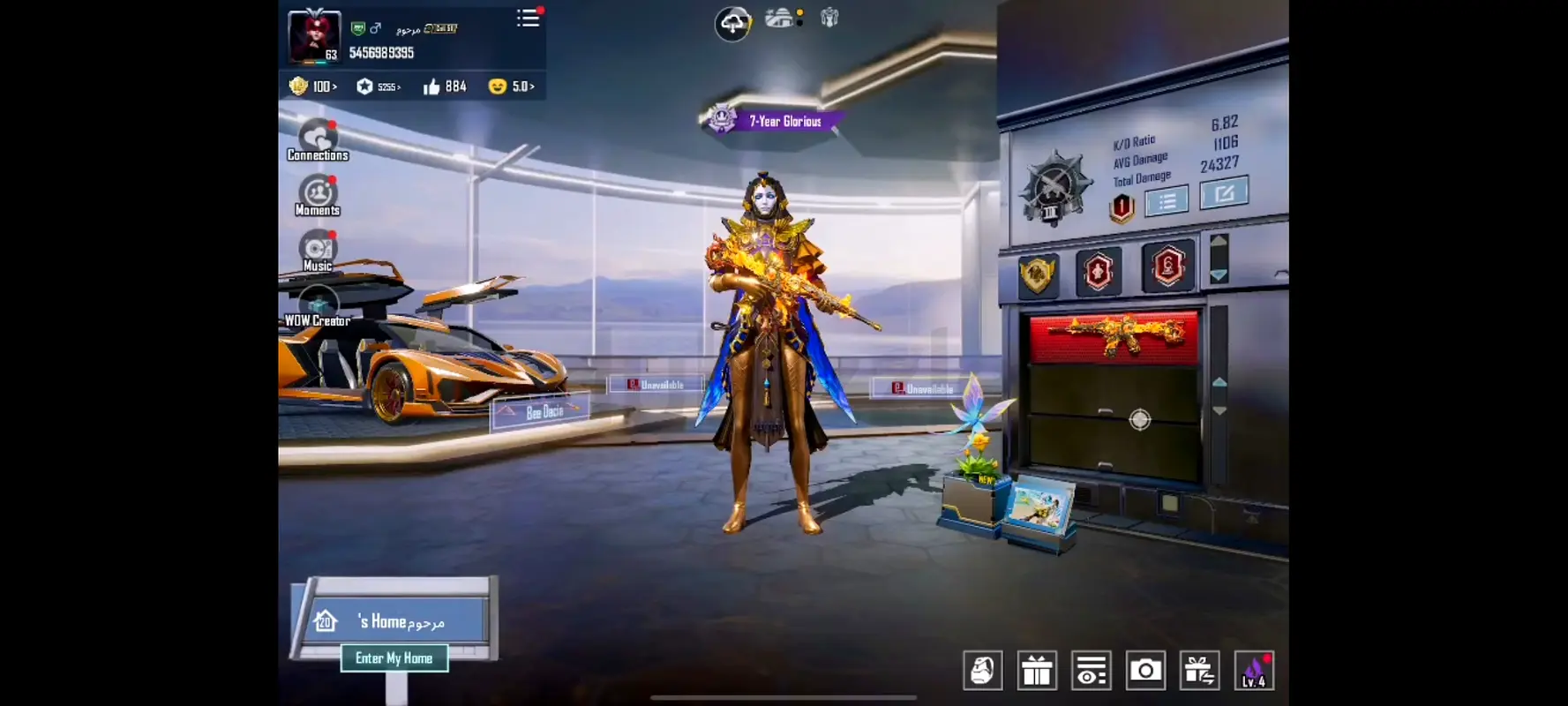This screenshot has width=1568, height=706.
Task: Open the profile list menu icon
Action: pyautogui.click(x=528, y=19)
